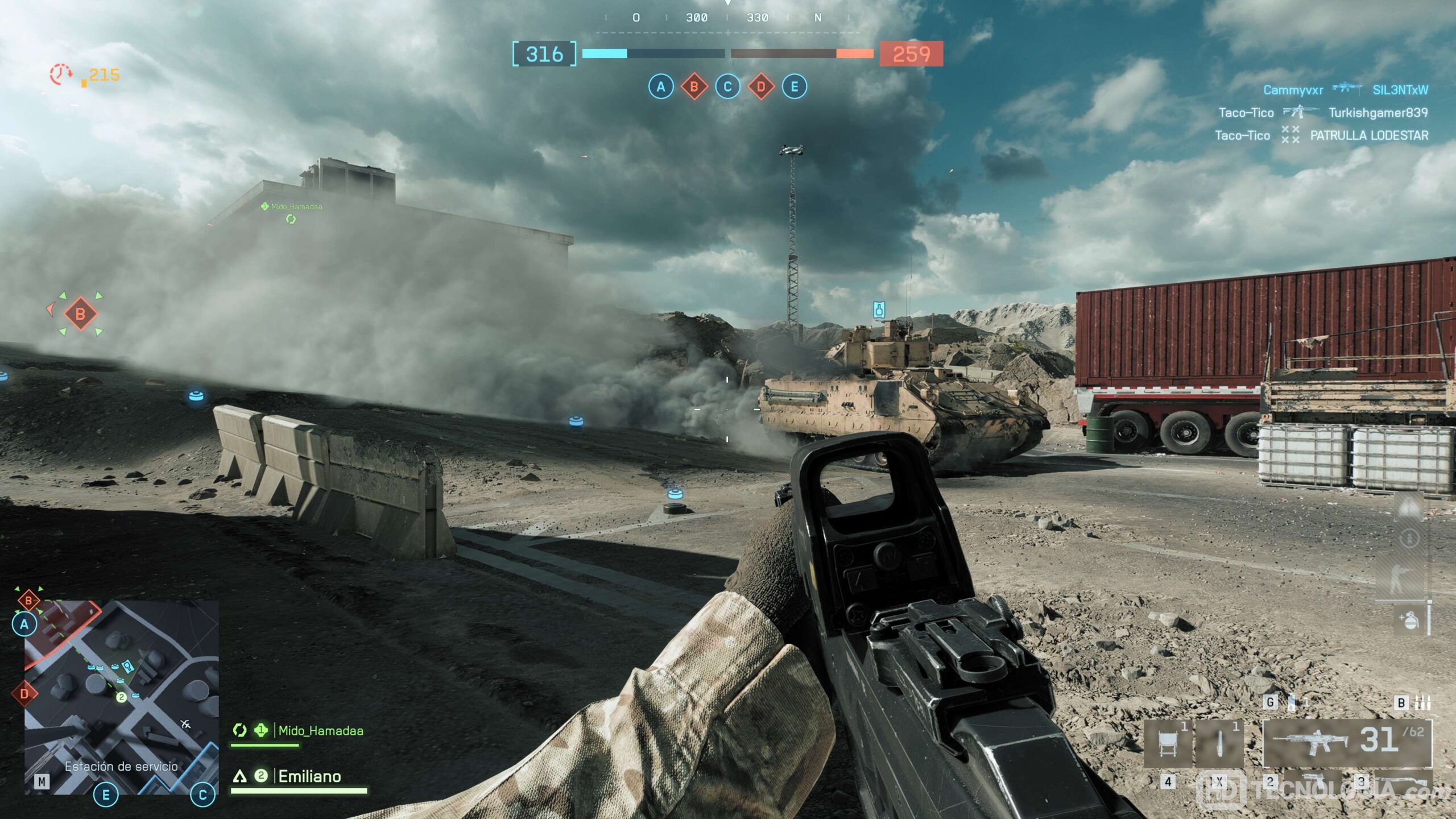Select objective E in the capture-point row
1456x819 pixels.
(794, 87)
